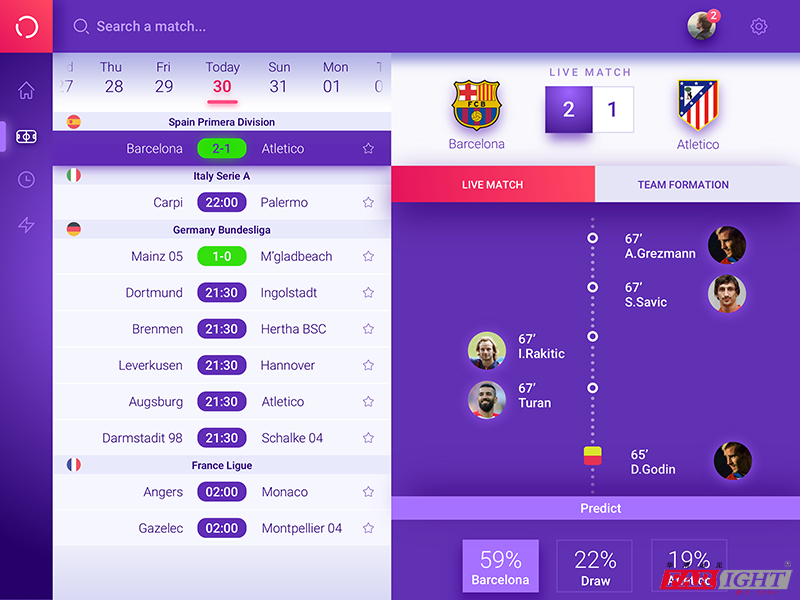Go to the home icon in sidebar
The image size is (800, 600).
tap(26, 91)
